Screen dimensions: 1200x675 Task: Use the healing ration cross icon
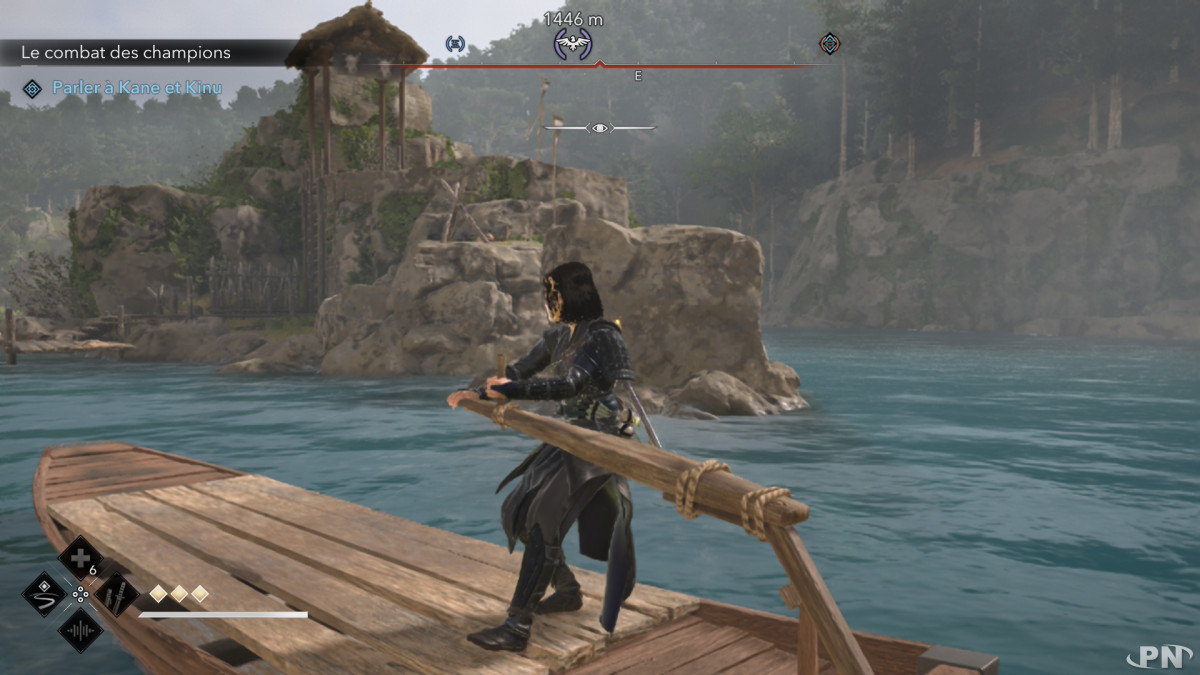coord(80,559)
